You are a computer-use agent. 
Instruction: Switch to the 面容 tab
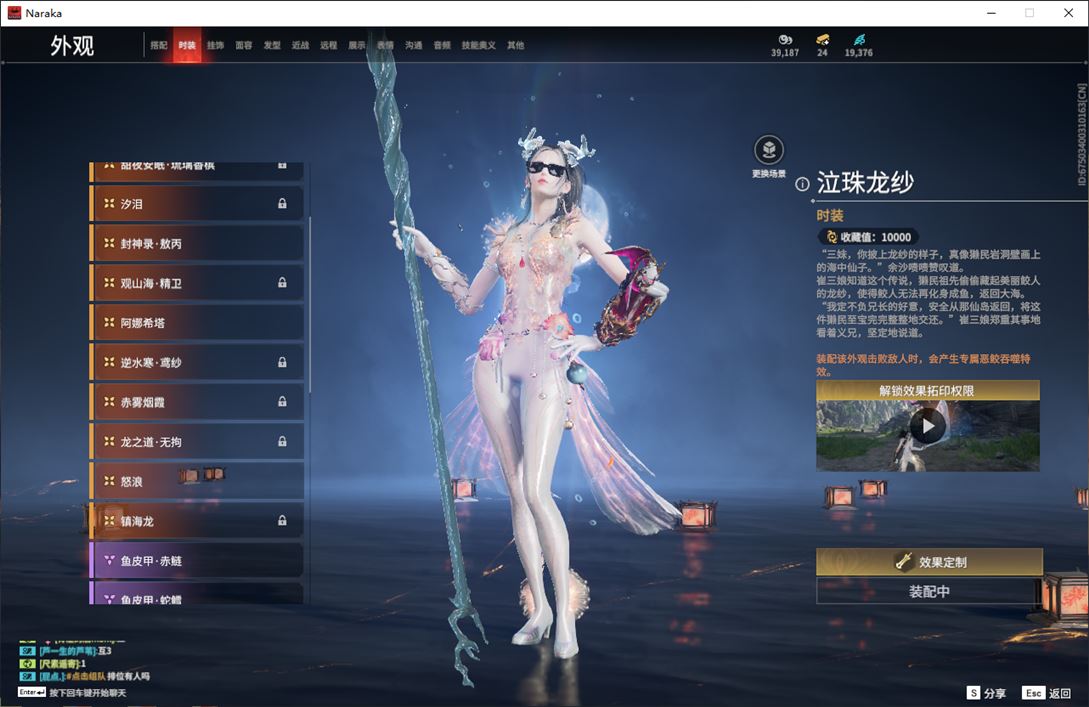pyautogui.click(x=243, y=45)
